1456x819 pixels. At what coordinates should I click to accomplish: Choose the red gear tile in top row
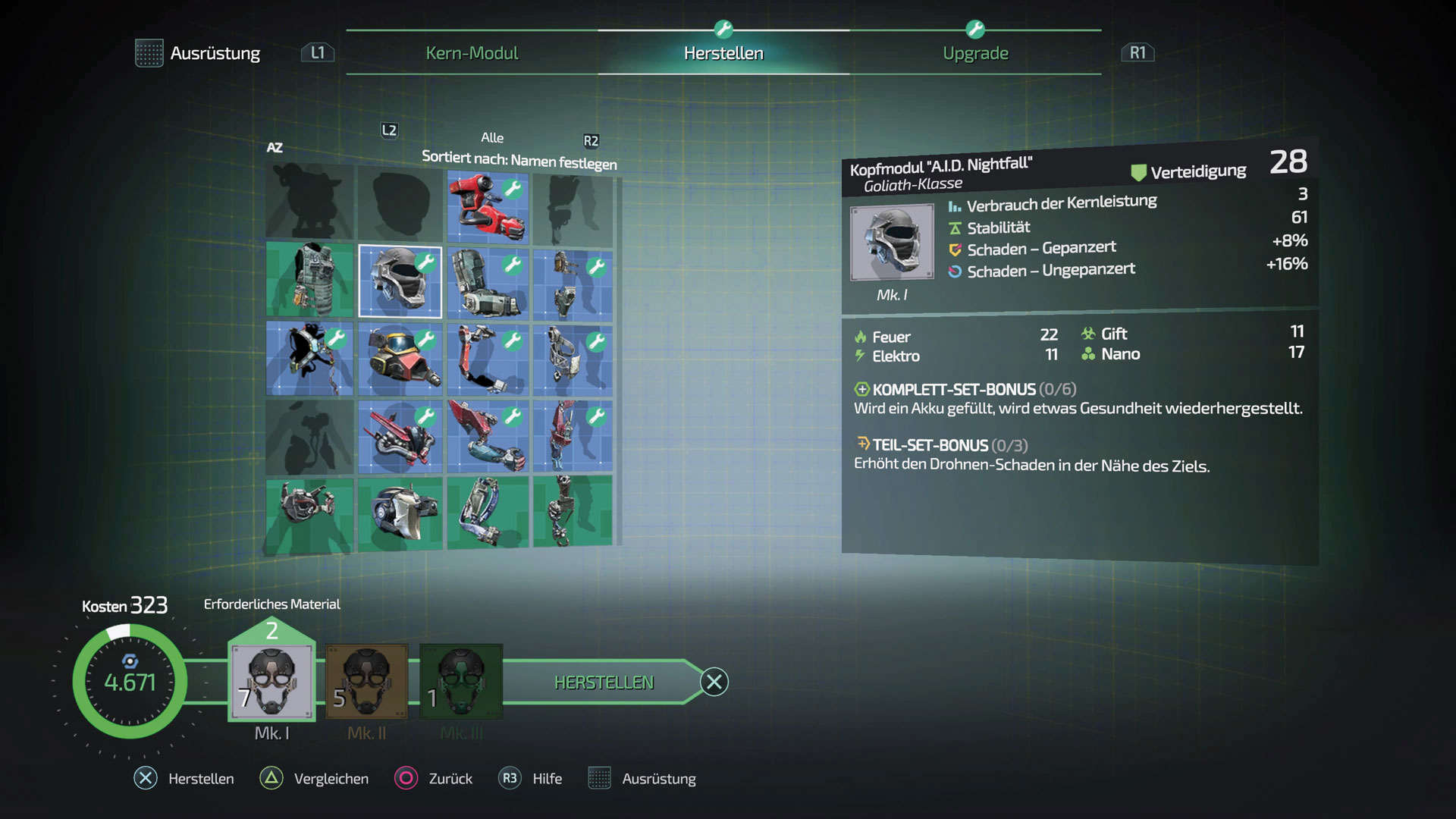click(x=488, y=206)
